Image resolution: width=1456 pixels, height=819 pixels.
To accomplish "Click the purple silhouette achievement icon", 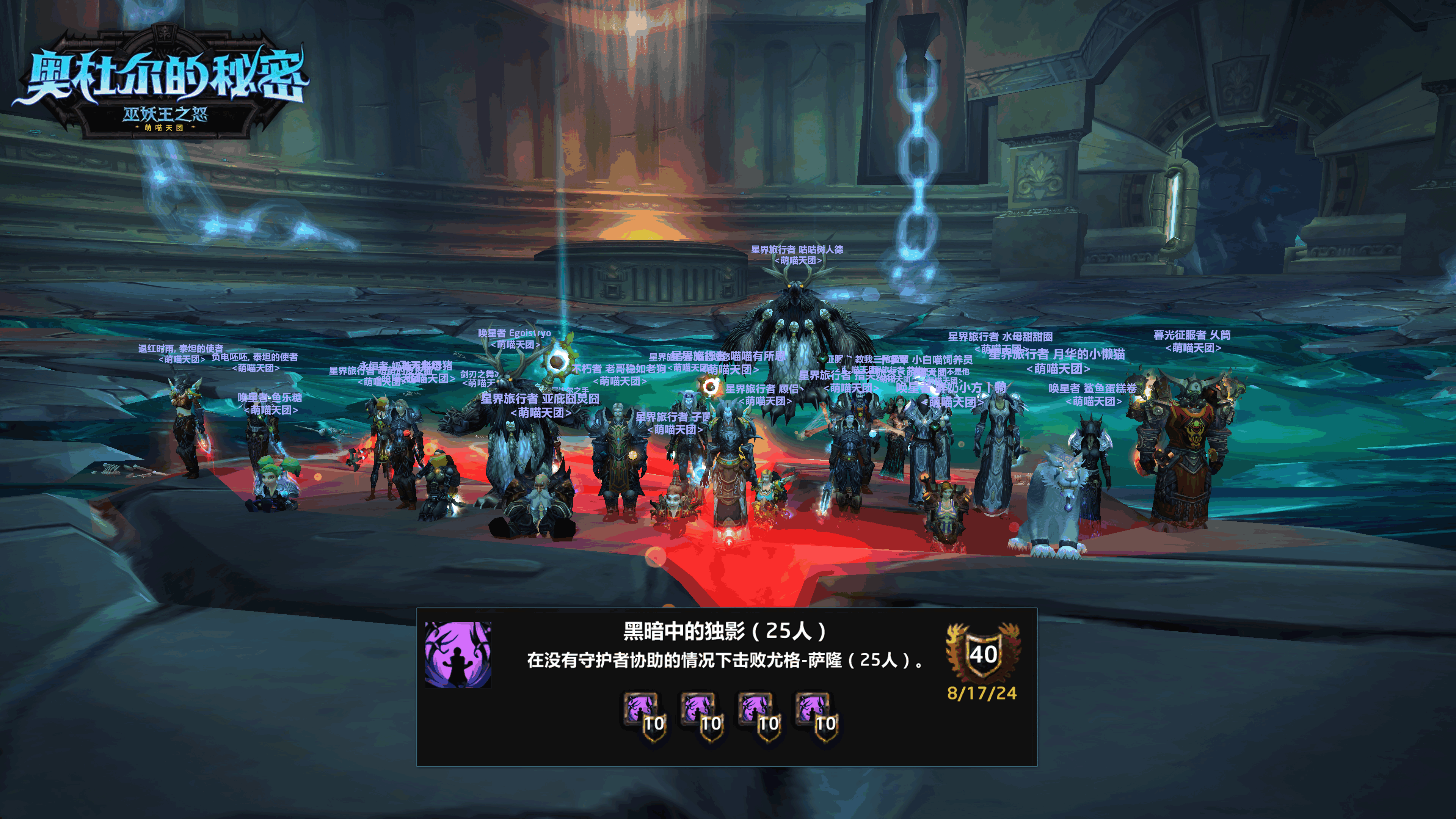I will coord(458,654).
